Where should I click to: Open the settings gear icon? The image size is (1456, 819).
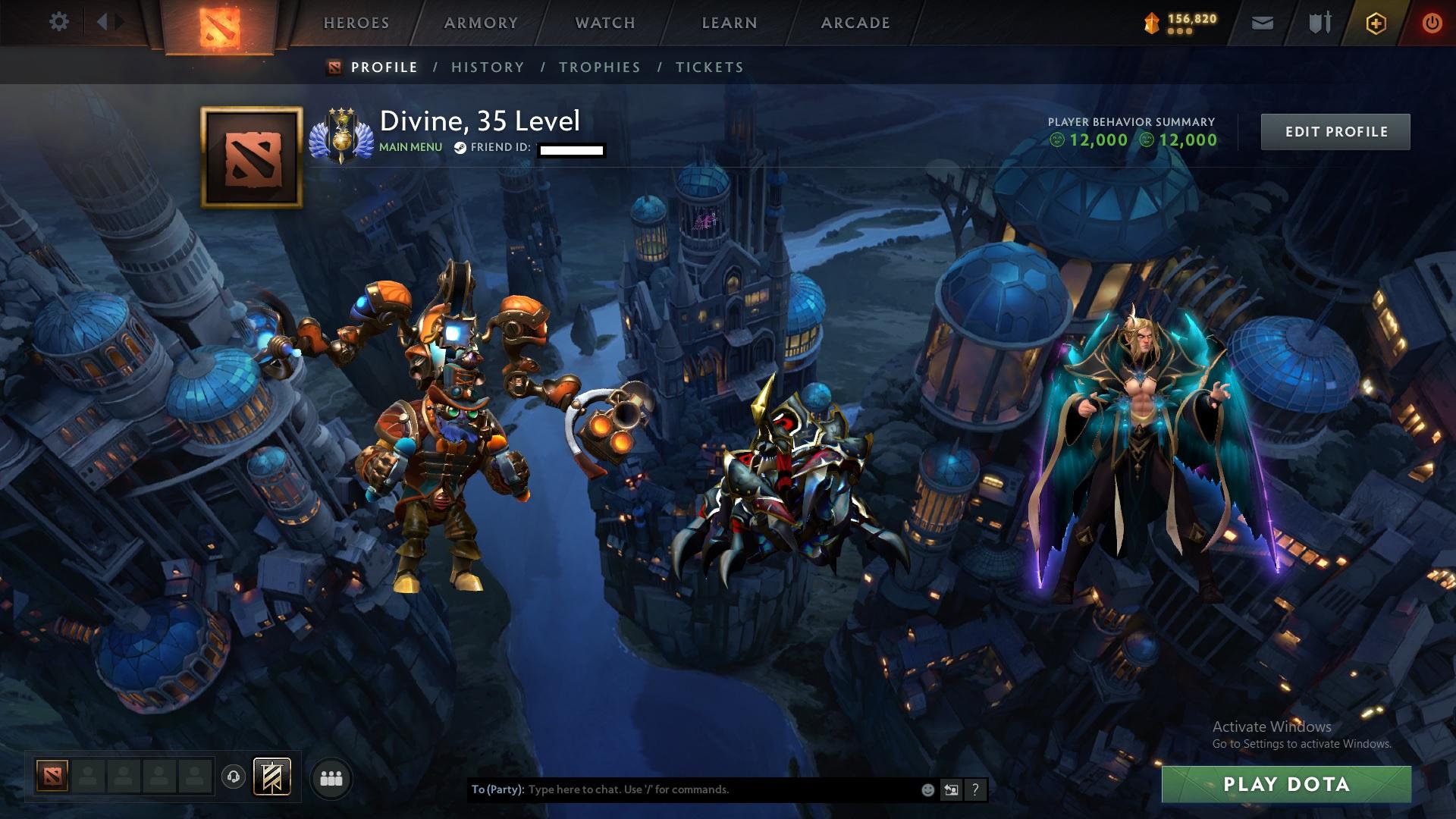[x=58, y=21]
